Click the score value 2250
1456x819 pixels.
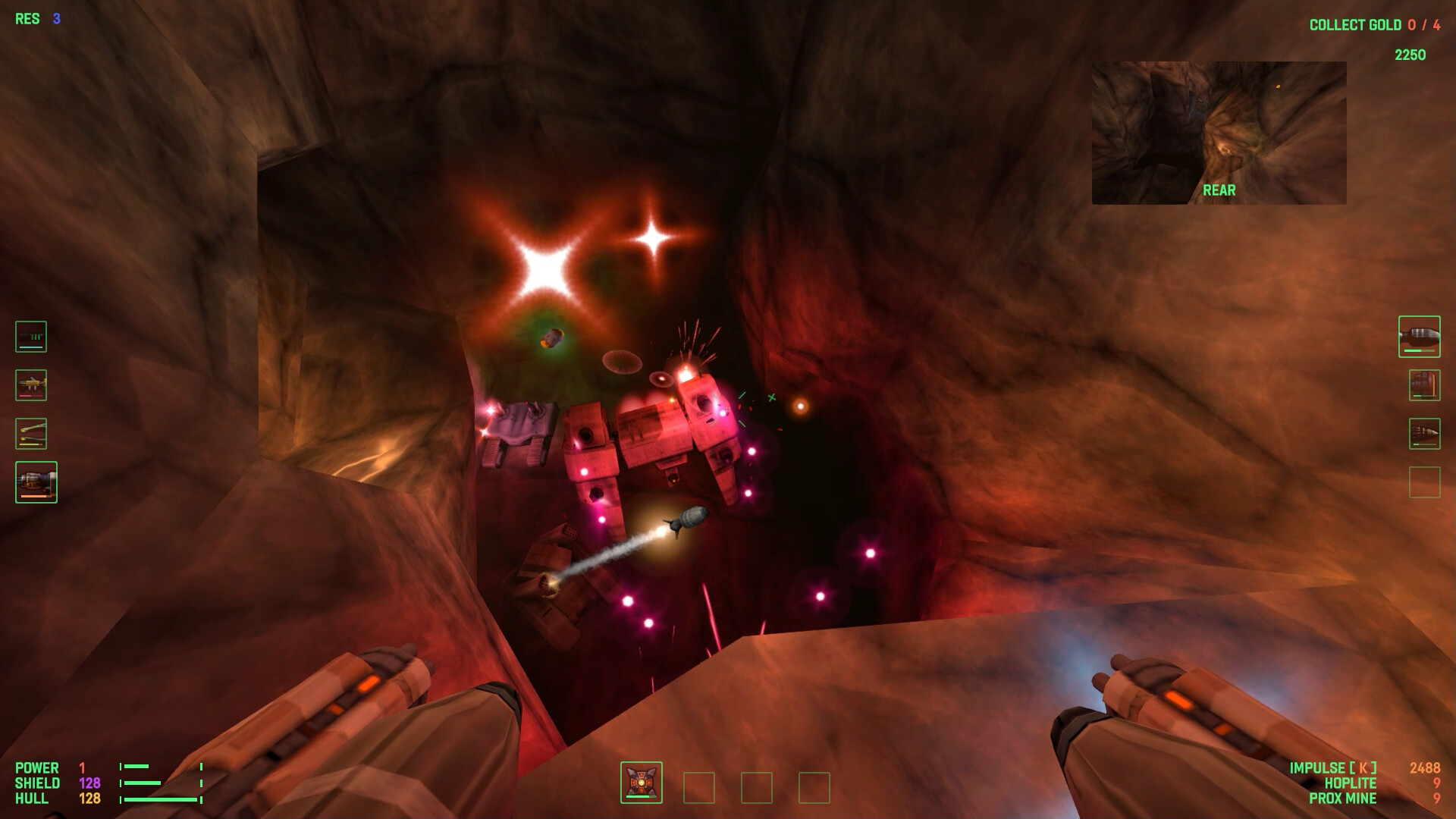(1410, 55)
